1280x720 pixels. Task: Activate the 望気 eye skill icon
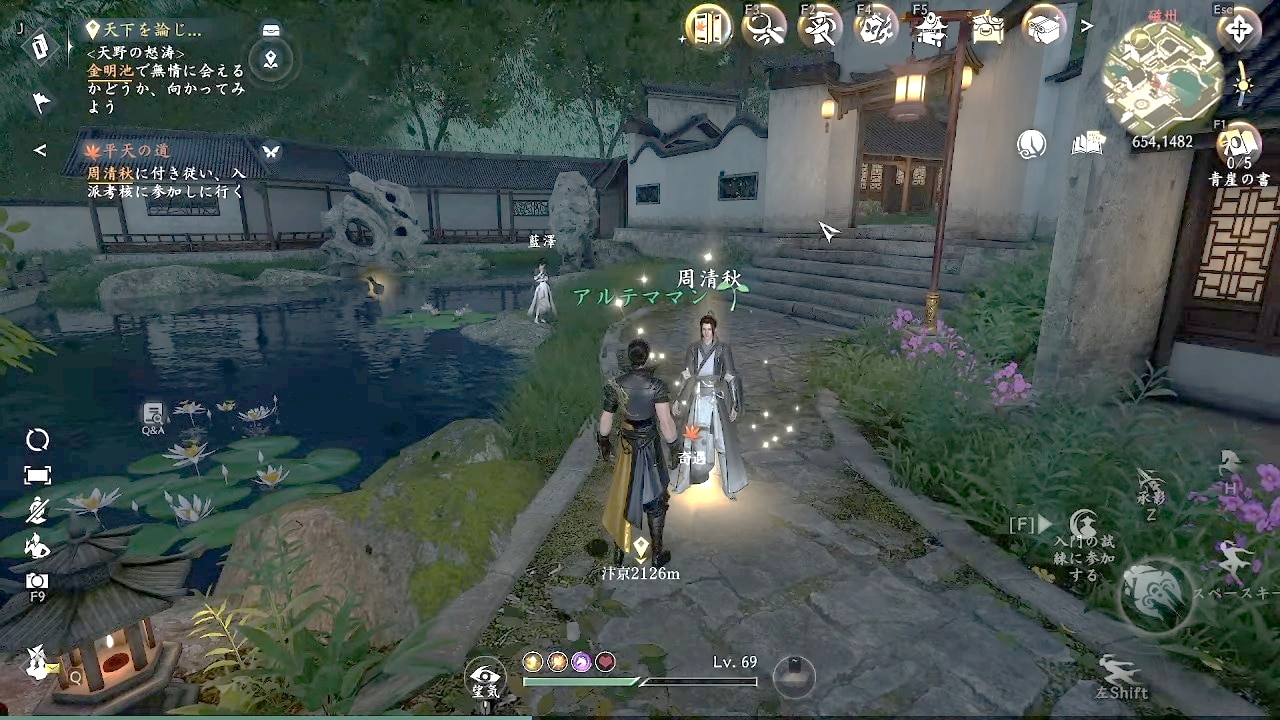tap(486, 675)
